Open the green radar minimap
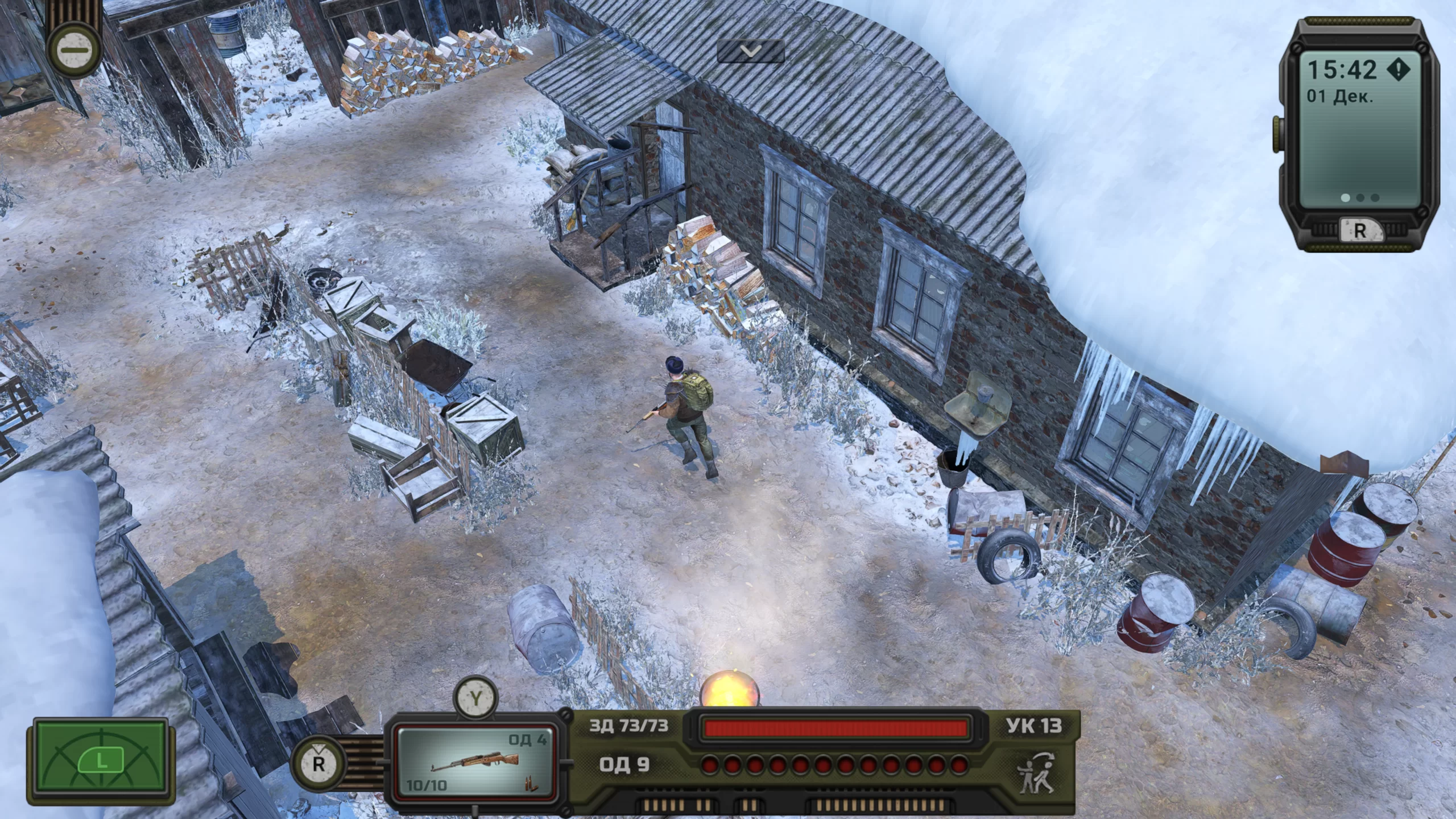The height and width of the screenshot is (819, 1456). pyautogui.click(x=101, y=760)
